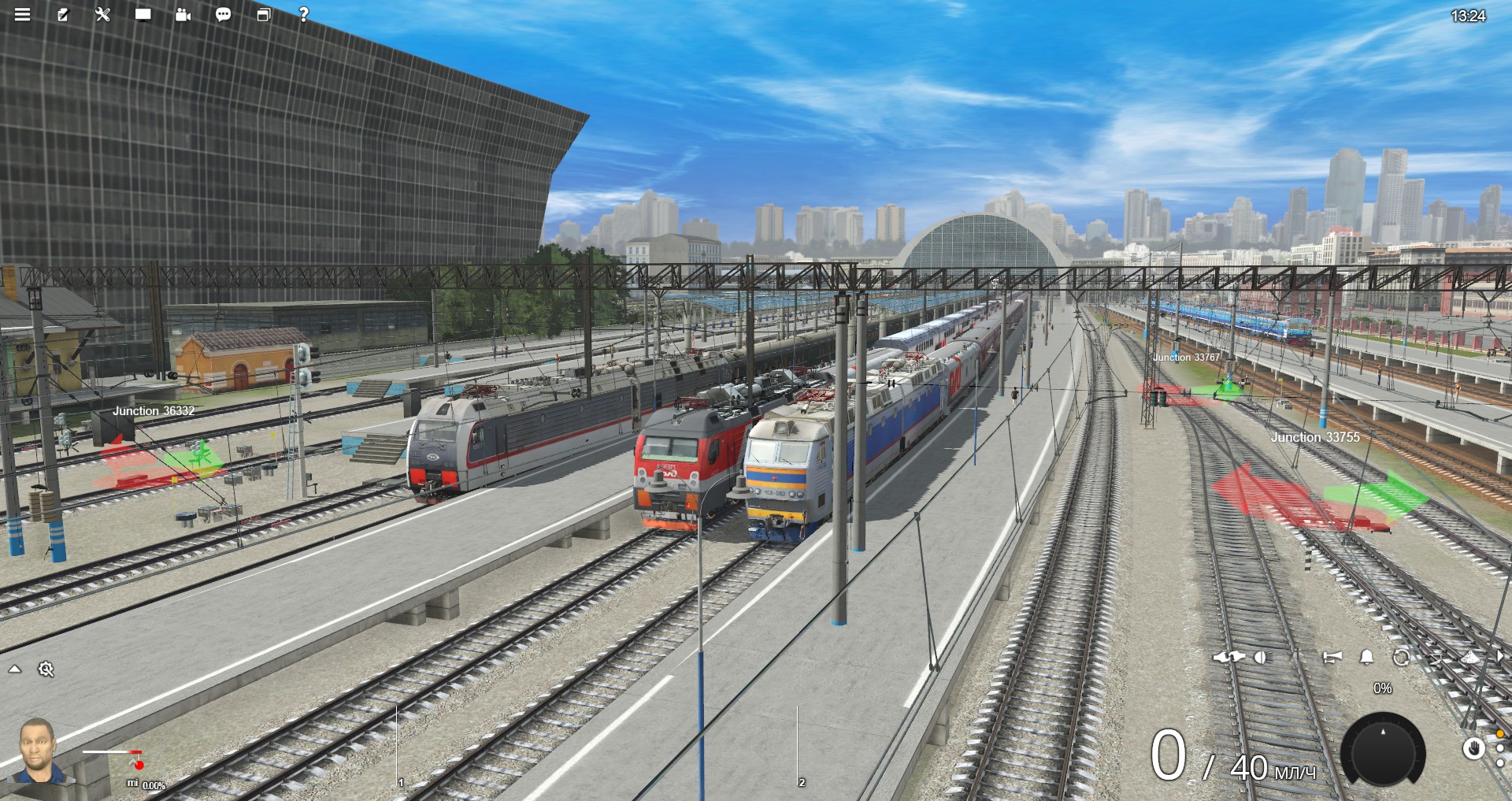The image size is (1512, 801).
Task: Open the monitor display menu
Action: tap(143, 14)
